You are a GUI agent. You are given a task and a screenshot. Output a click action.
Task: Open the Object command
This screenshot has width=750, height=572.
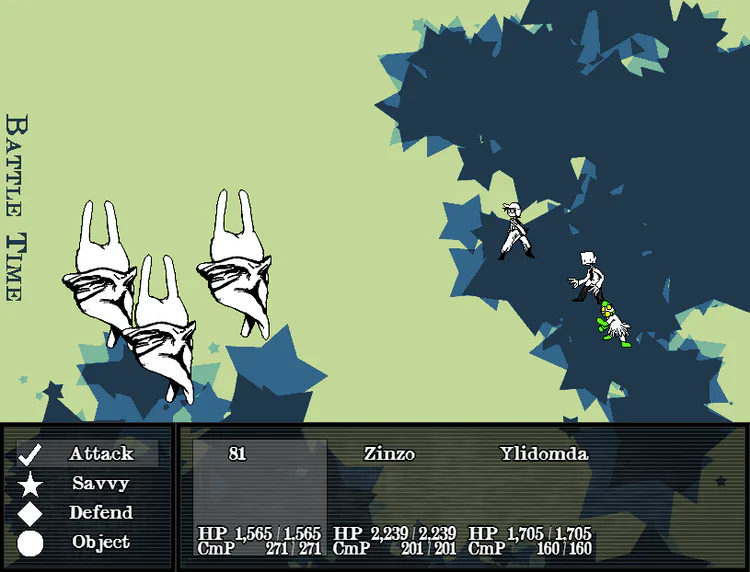pos(88,542)
